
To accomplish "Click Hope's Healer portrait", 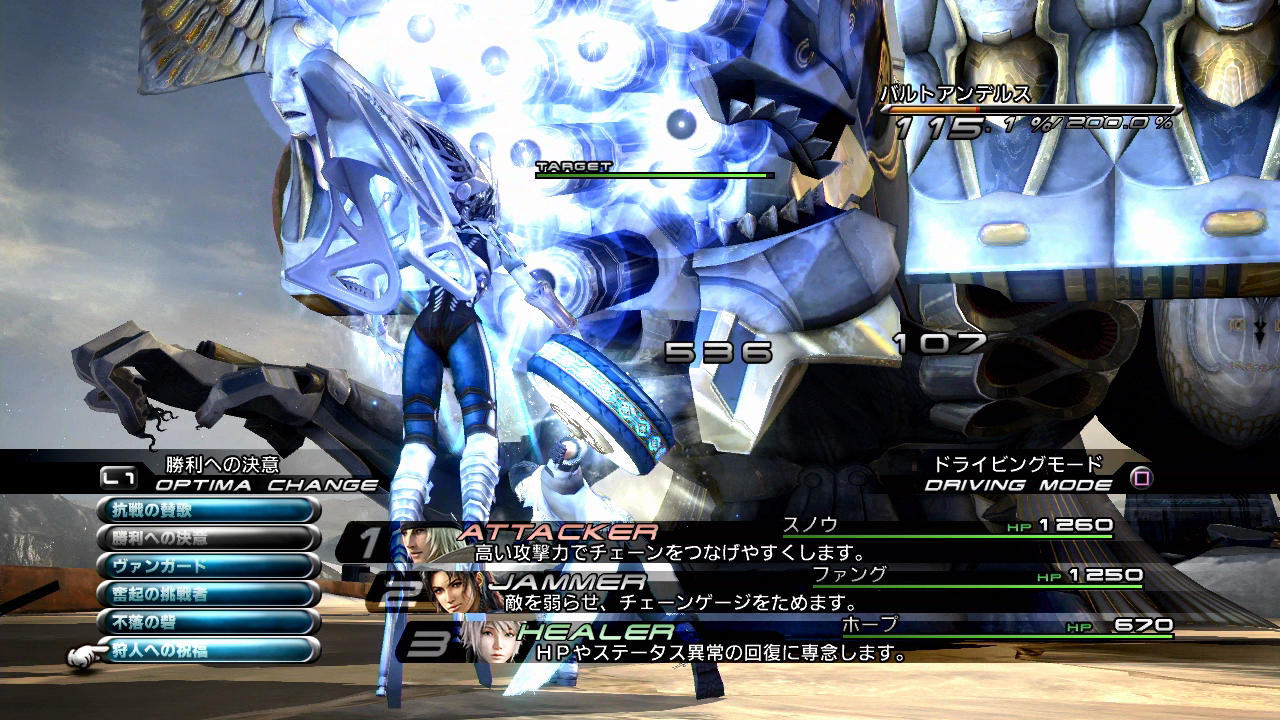I will pos(488,639).
